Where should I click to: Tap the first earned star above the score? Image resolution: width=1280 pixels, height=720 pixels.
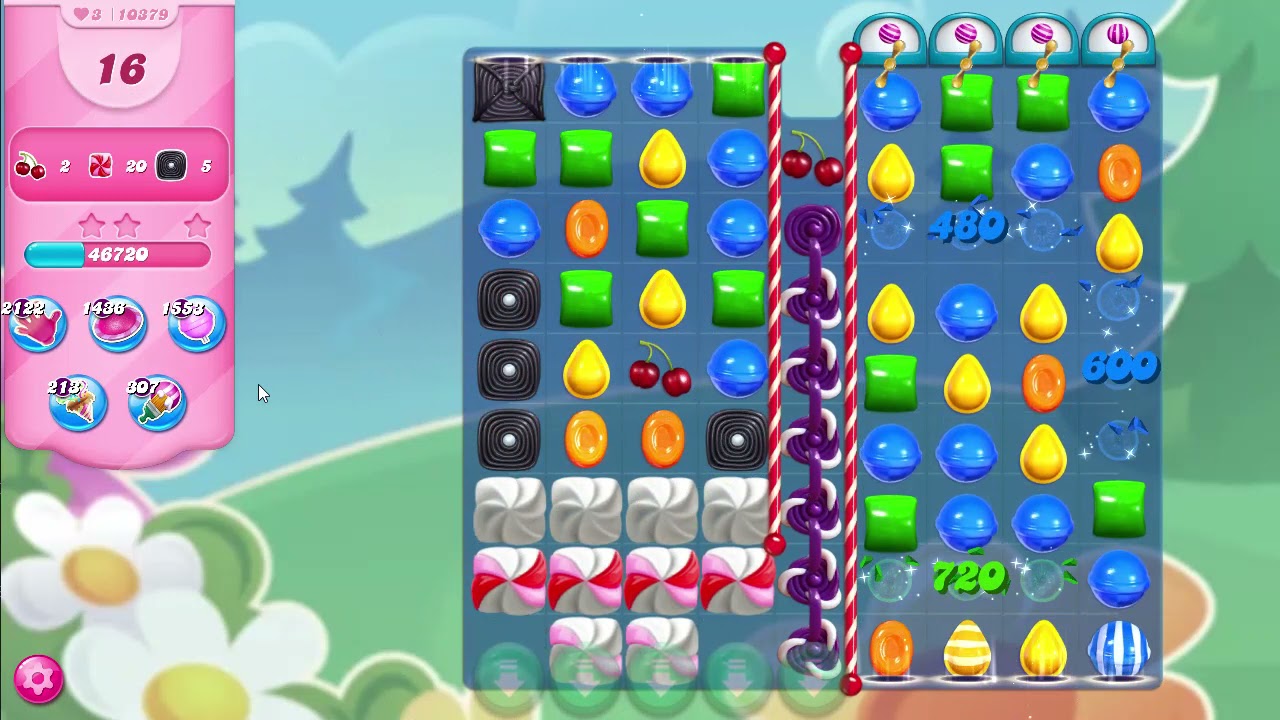92,226
